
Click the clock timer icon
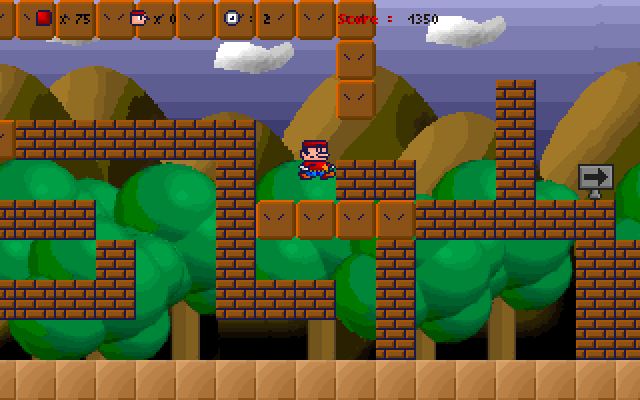[x=232, y=18]
